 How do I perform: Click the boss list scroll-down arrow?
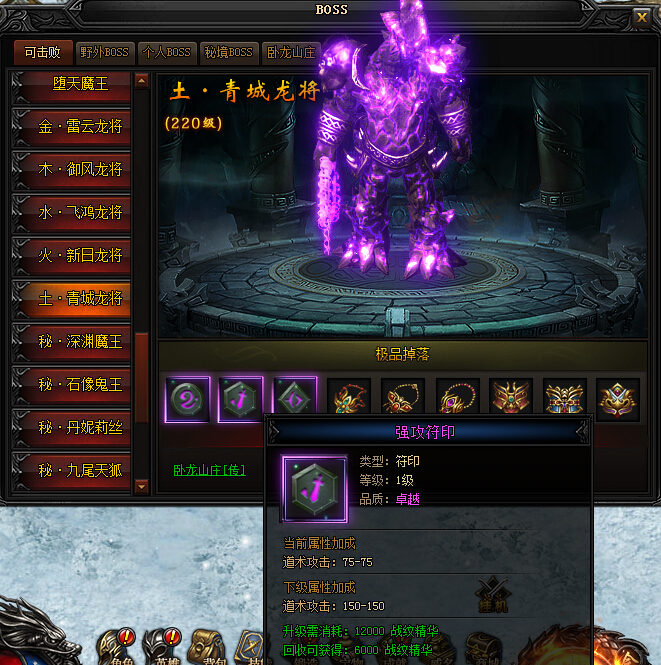point(142,485)
